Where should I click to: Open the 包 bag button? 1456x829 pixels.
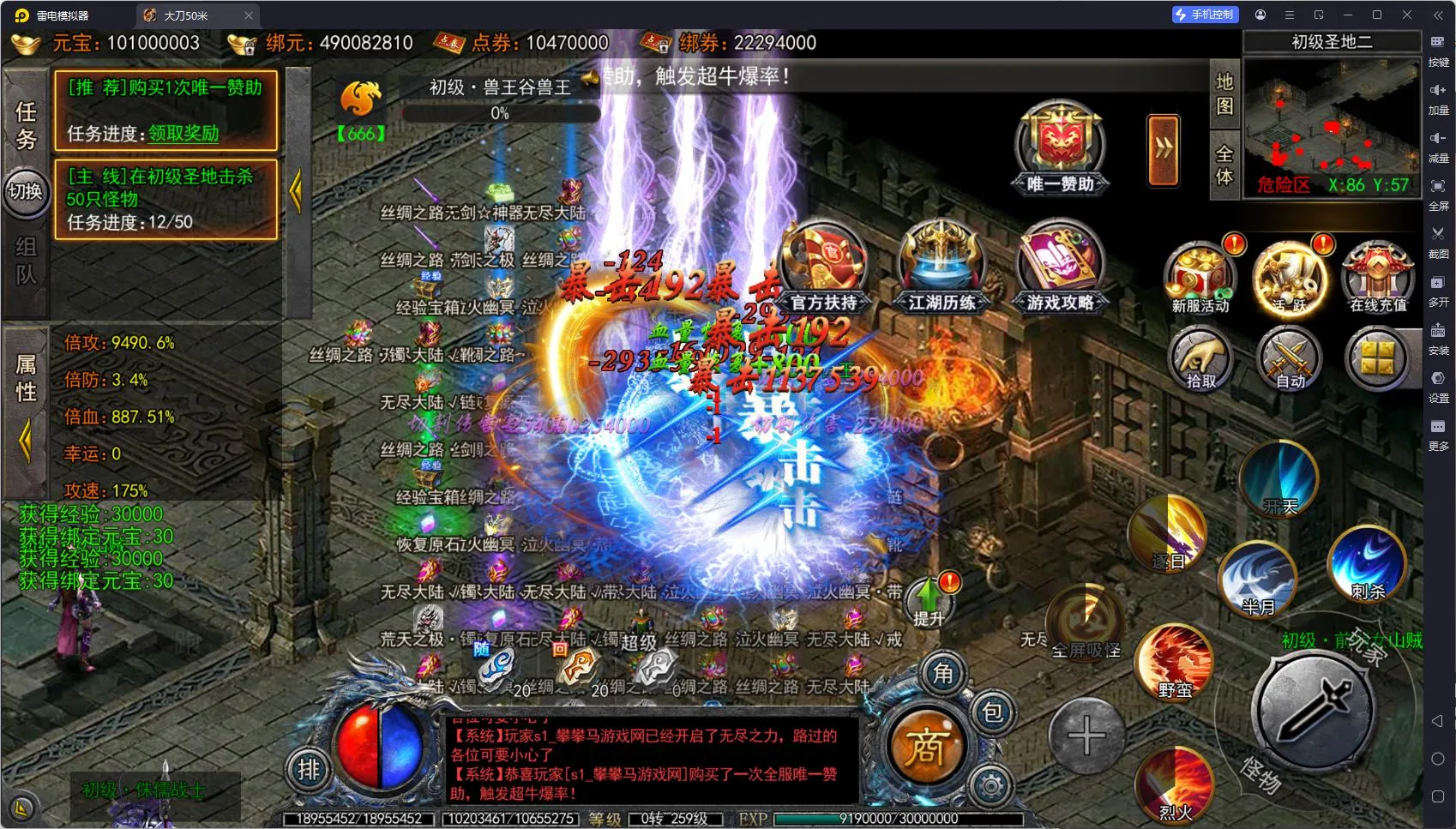pos(992,712)
